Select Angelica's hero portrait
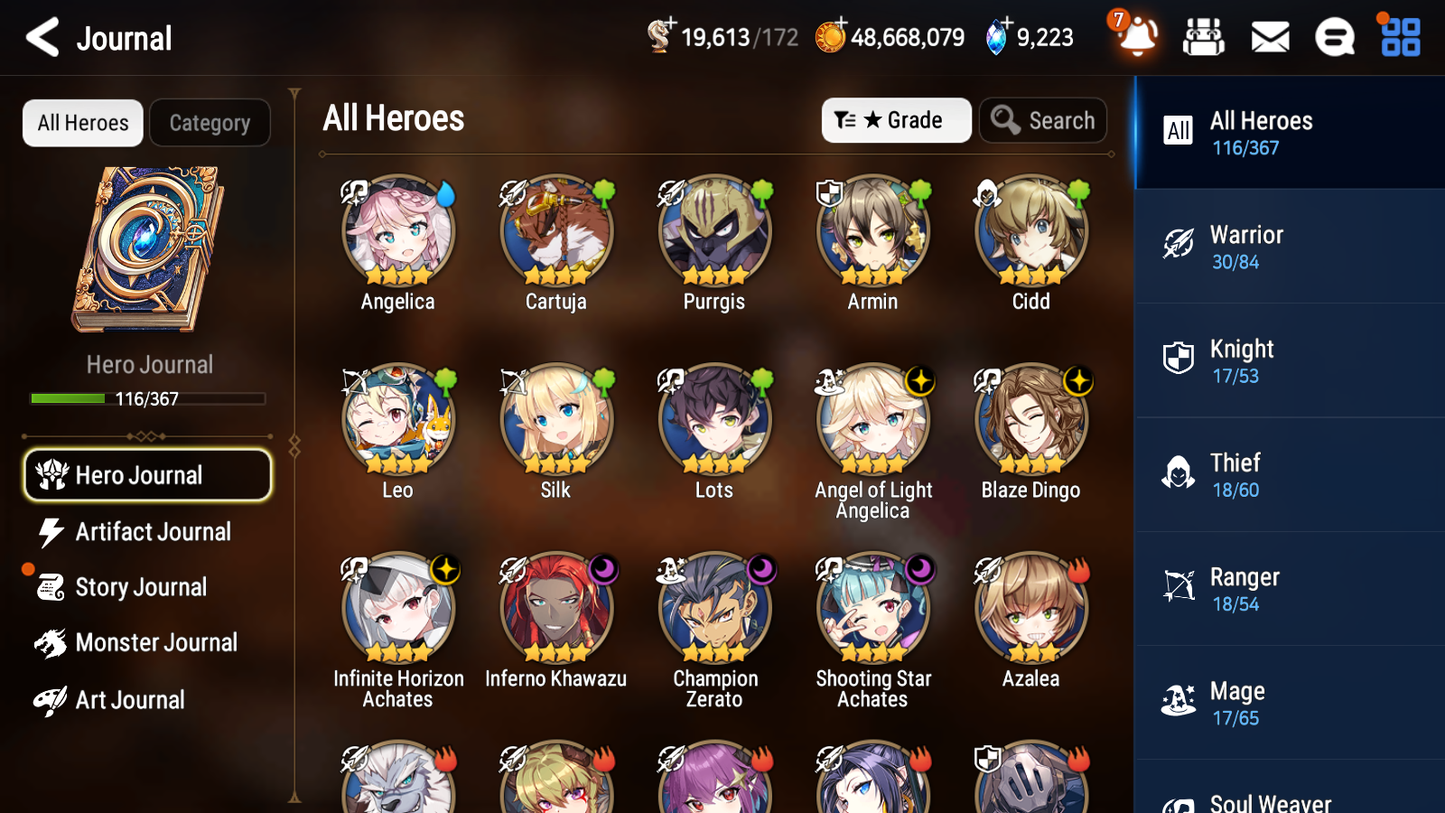 [x=398, y=231]
